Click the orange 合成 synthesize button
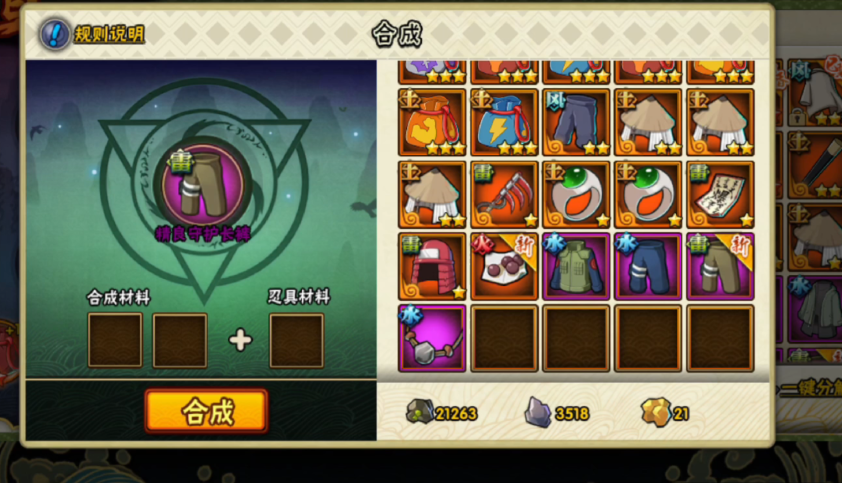This screenshot has height=483, width=842. (206, 411)
